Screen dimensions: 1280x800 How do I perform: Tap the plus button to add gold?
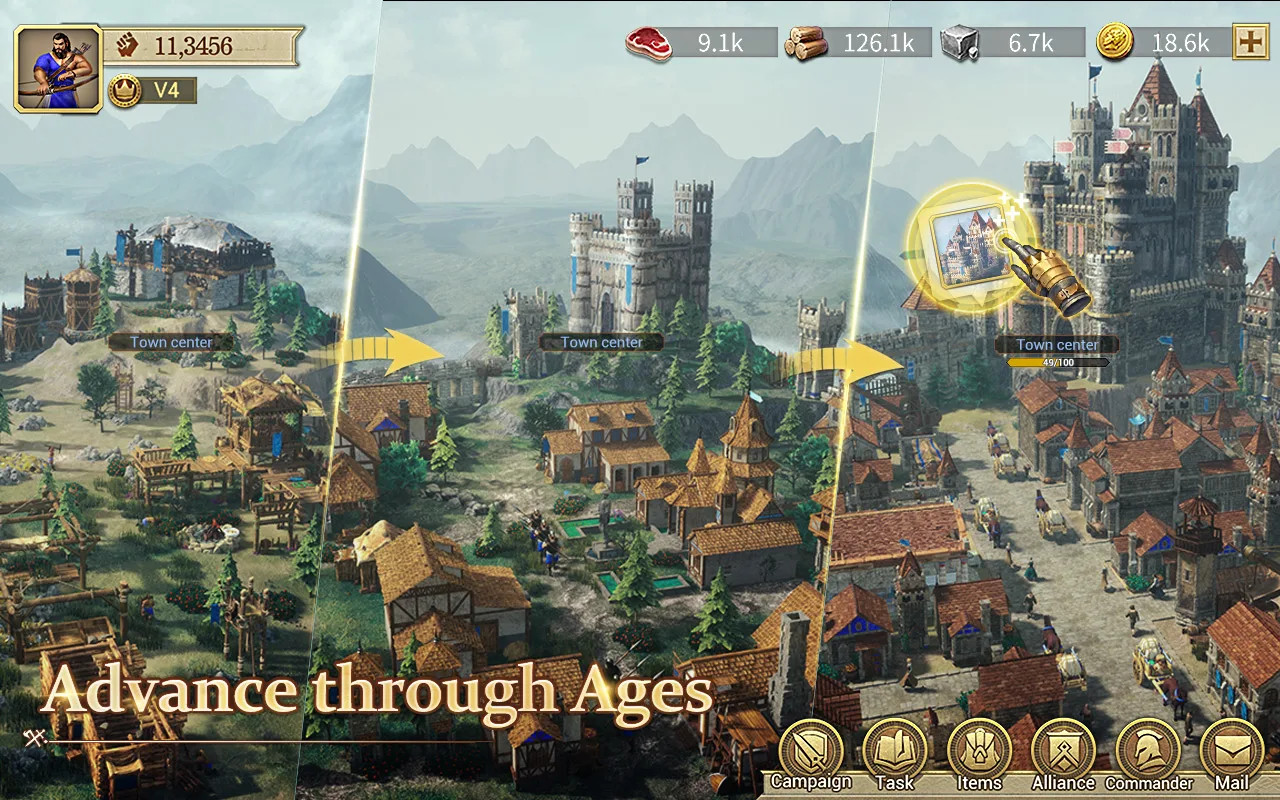click(1250, 43)
